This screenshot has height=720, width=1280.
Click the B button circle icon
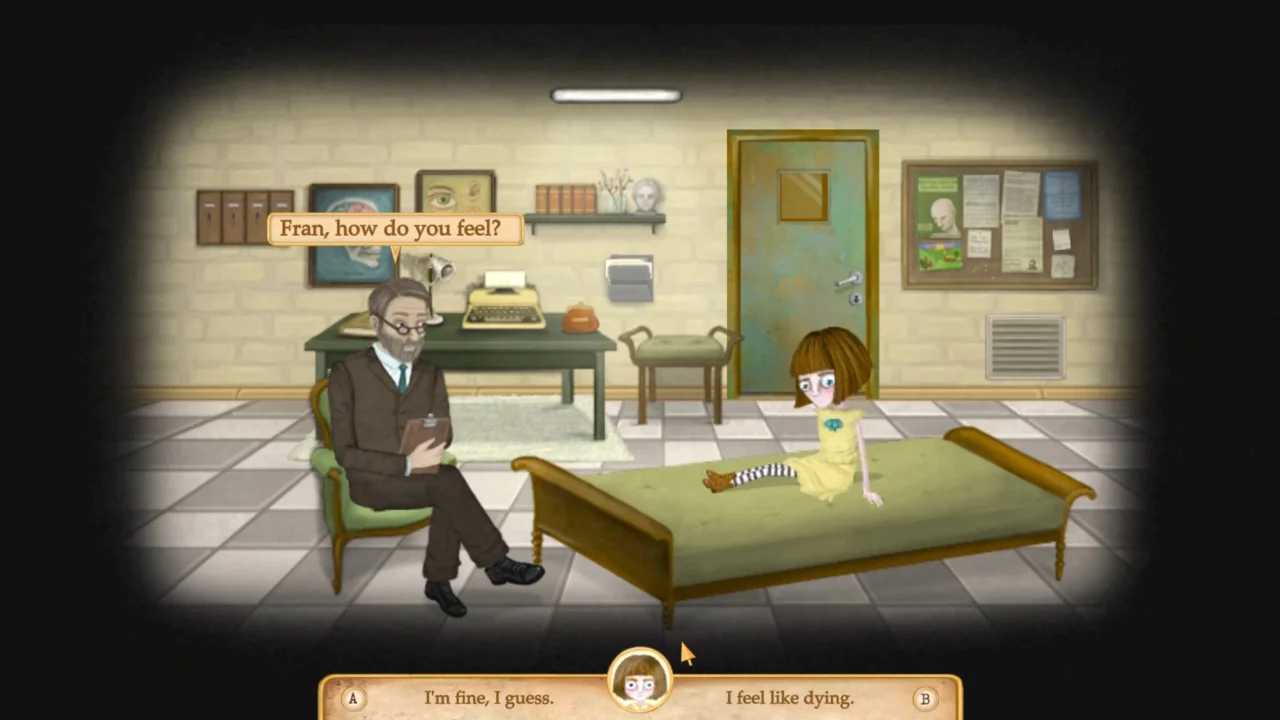(925, 698)
